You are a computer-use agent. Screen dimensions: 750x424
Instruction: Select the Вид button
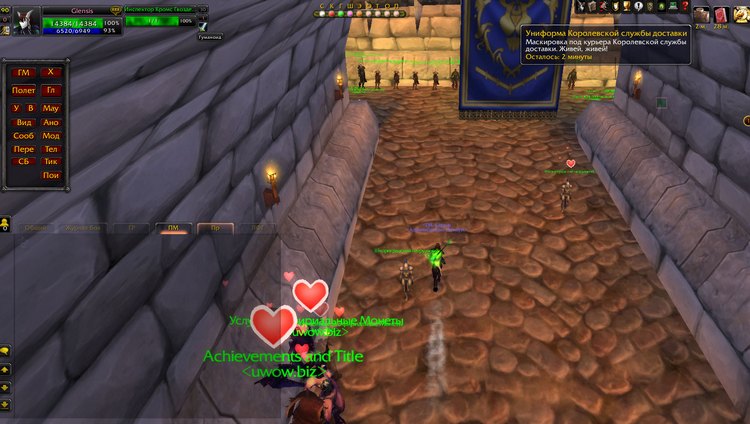coord(23,122)
